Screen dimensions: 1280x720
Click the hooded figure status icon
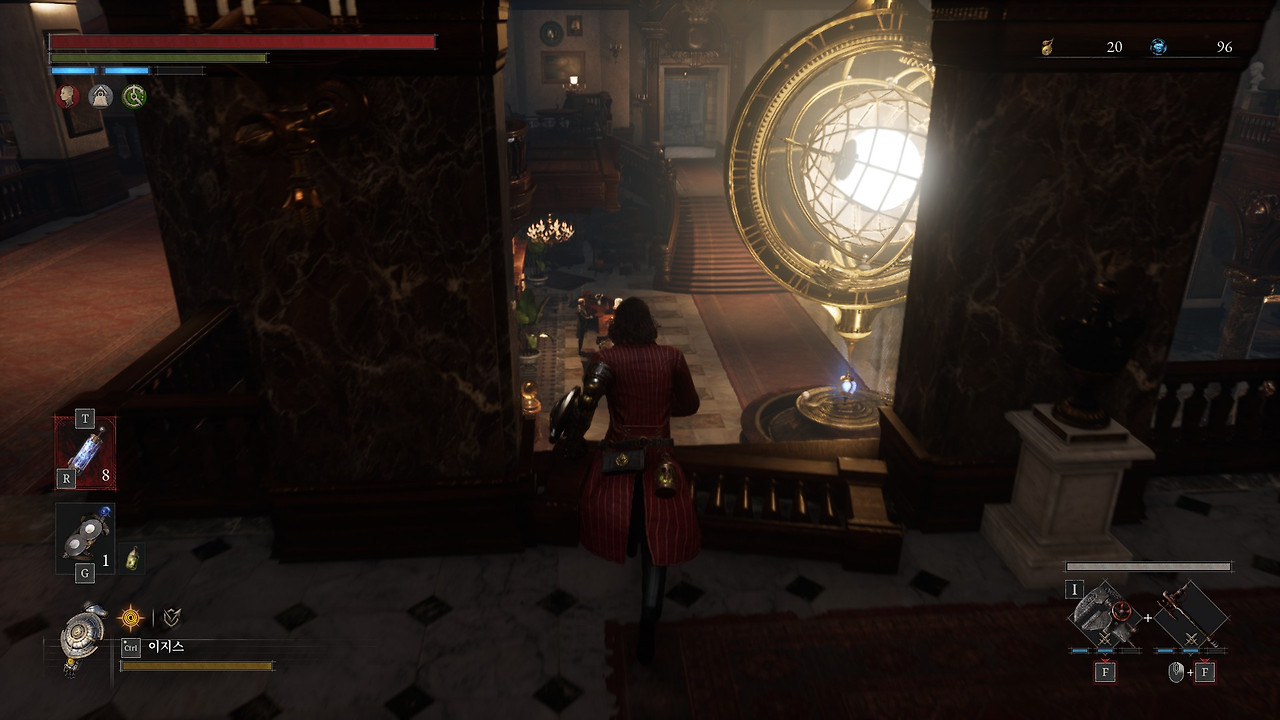pyautogui.click(x=100, y=96)
